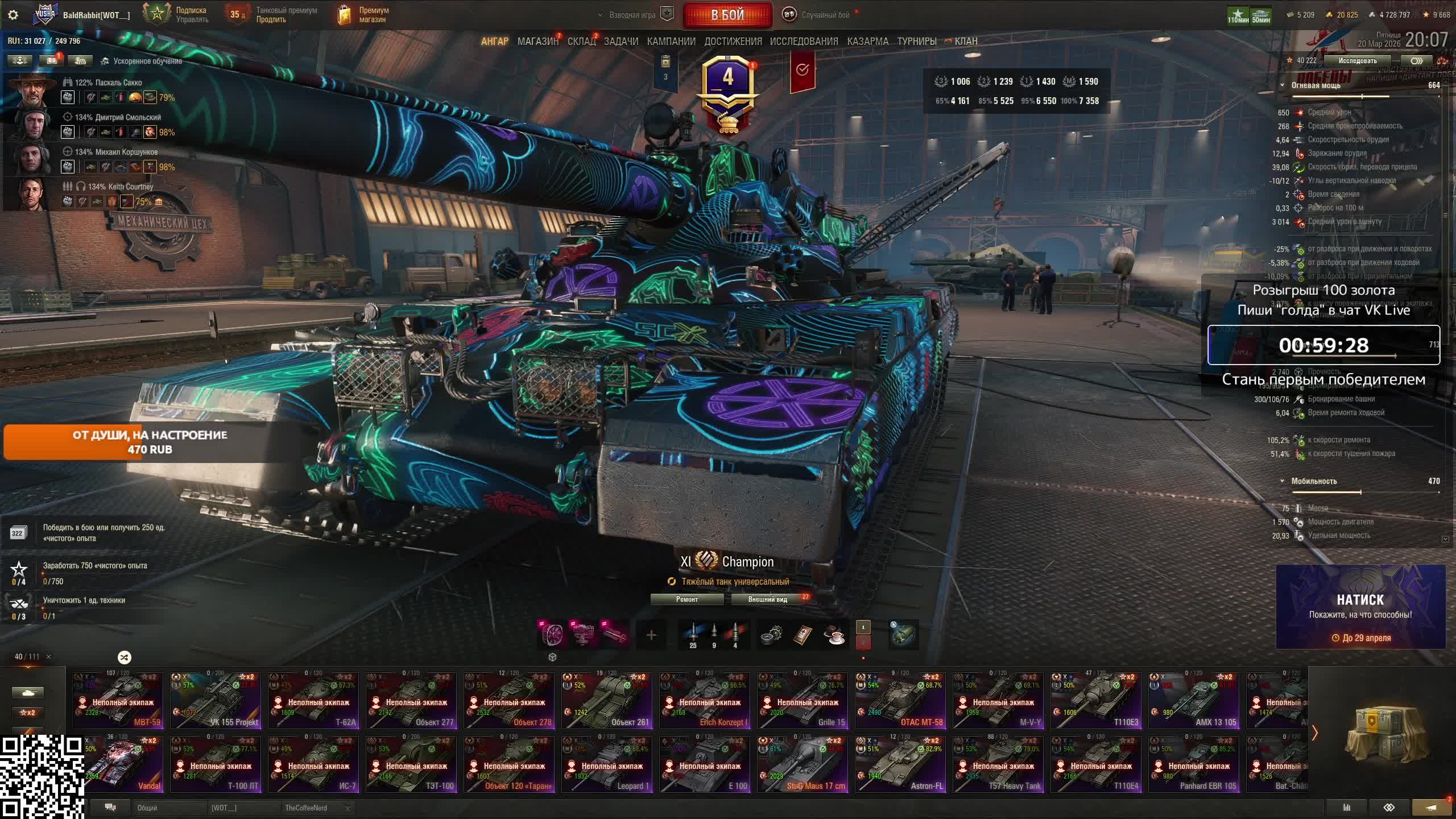Pick the StuG Maus 17 cm tank
The height and width of the screenshot is (819, 1456).
tap(802, 764)
